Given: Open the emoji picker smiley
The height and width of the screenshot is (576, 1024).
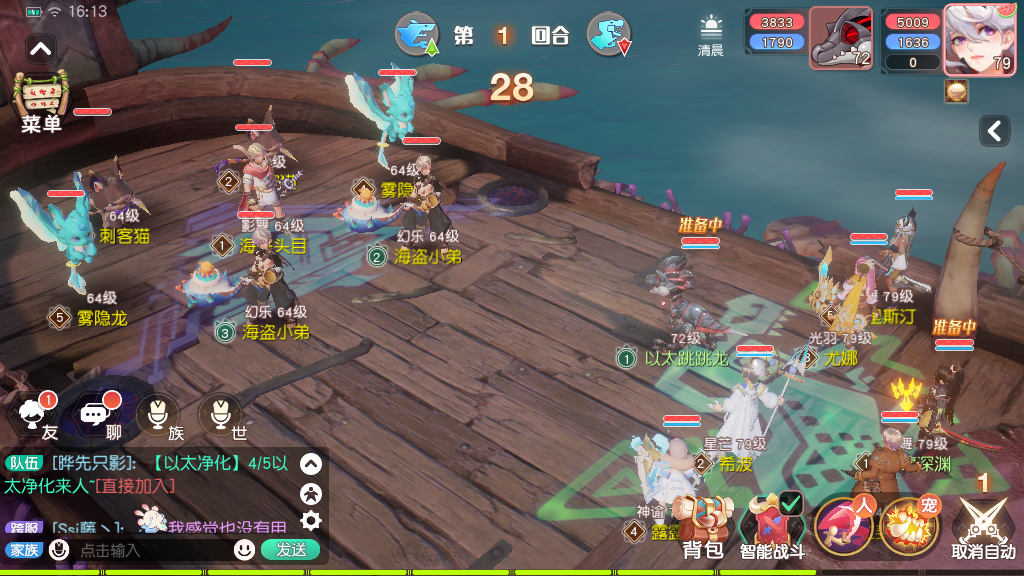Looking at the screenshot, I should pyautogui.click(x=244, y=549).
